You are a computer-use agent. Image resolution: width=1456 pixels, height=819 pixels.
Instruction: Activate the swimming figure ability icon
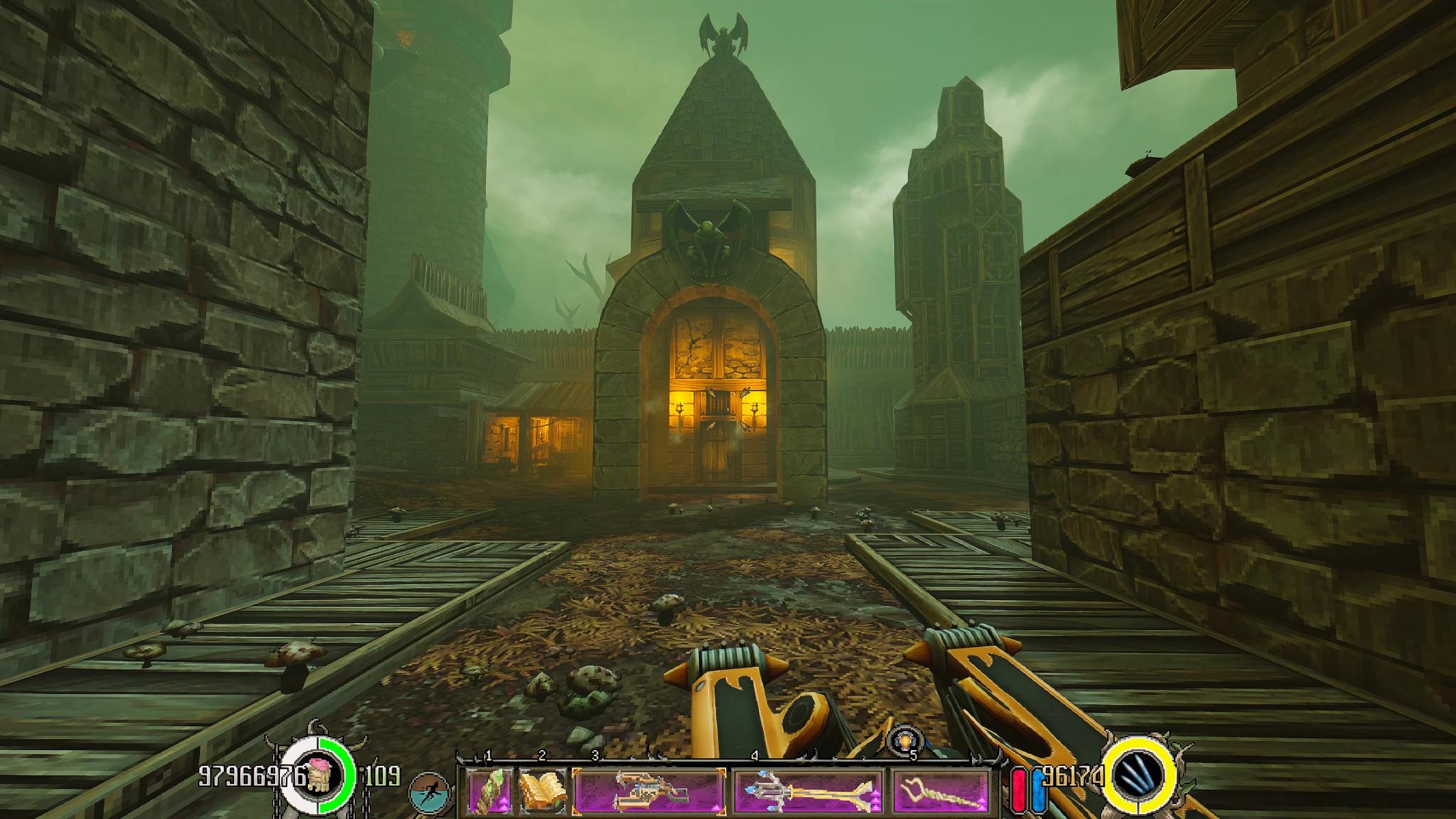(x=429, y=792)
